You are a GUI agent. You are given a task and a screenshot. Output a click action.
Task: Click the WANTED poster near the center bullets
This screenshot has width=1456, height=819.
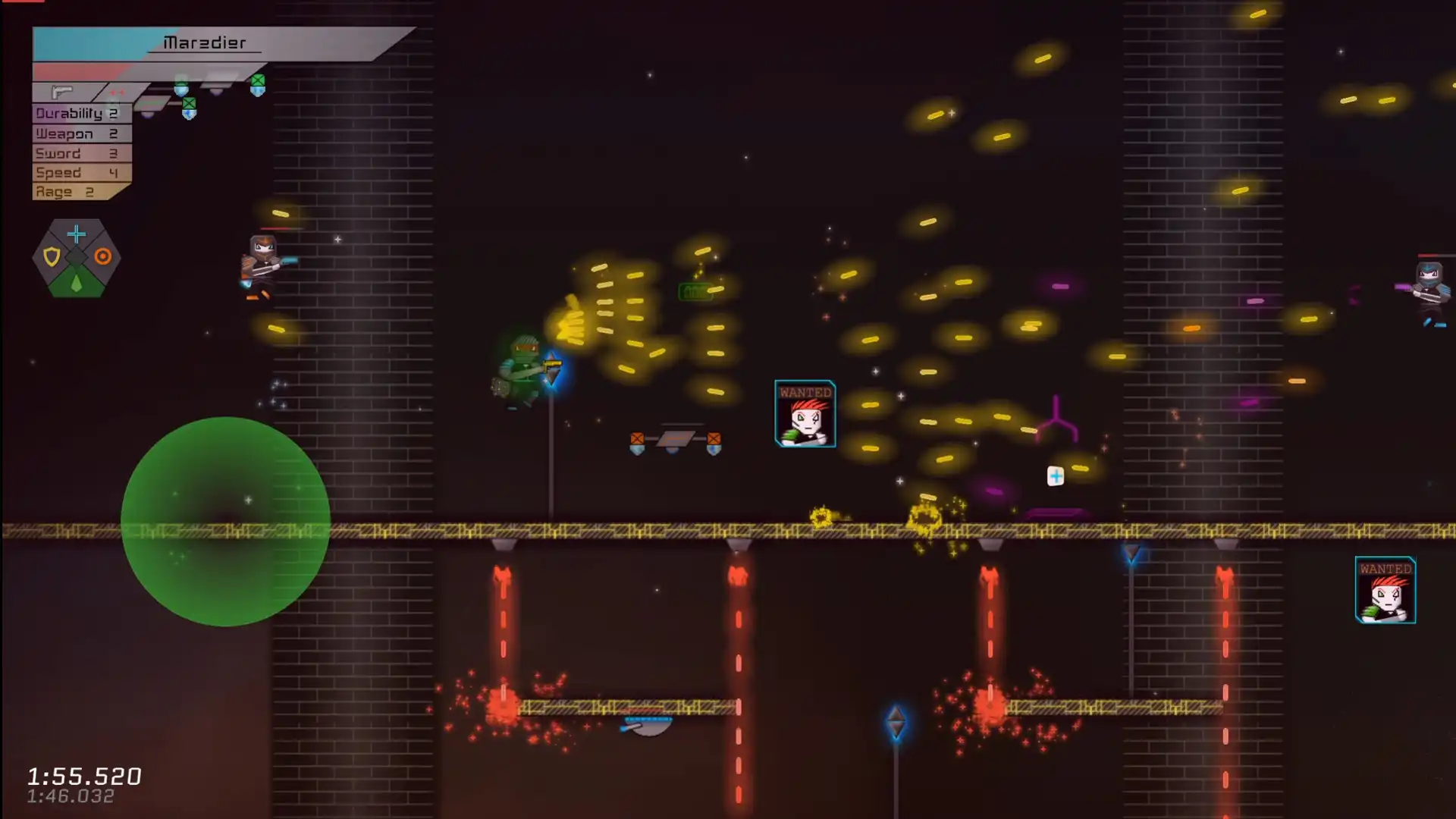(x=805, y=414)
